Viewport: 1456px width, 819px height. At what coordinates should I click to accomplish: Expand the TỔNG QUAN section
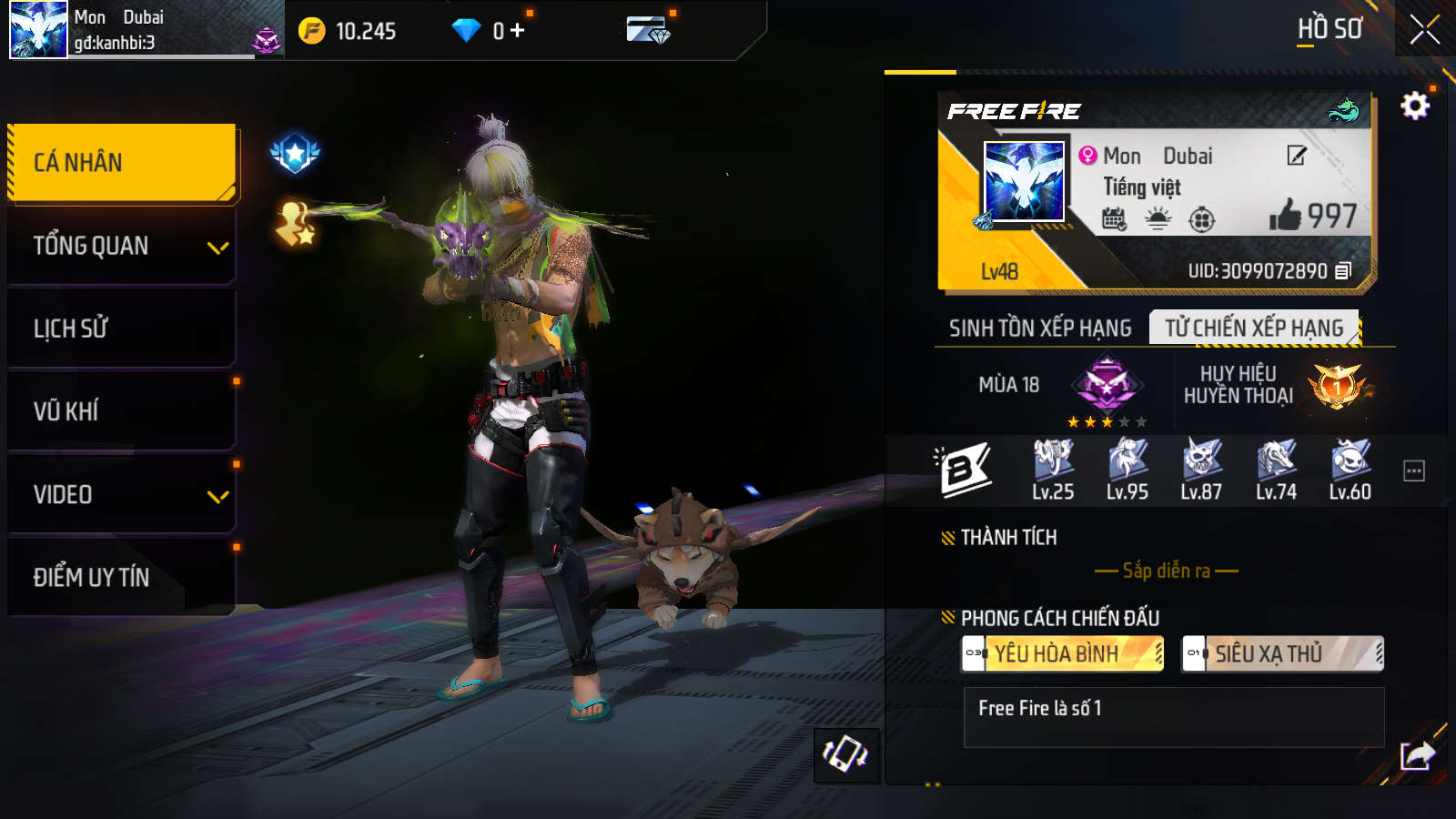click(122, 246)
